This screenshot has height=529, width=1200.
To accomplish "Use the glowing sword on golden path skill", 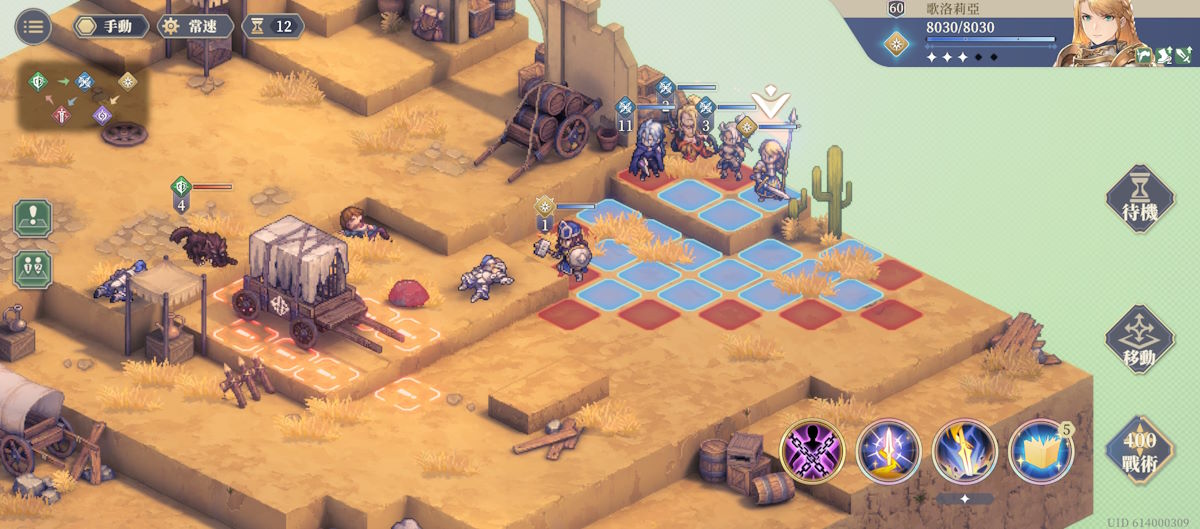I will coord(888,452).
